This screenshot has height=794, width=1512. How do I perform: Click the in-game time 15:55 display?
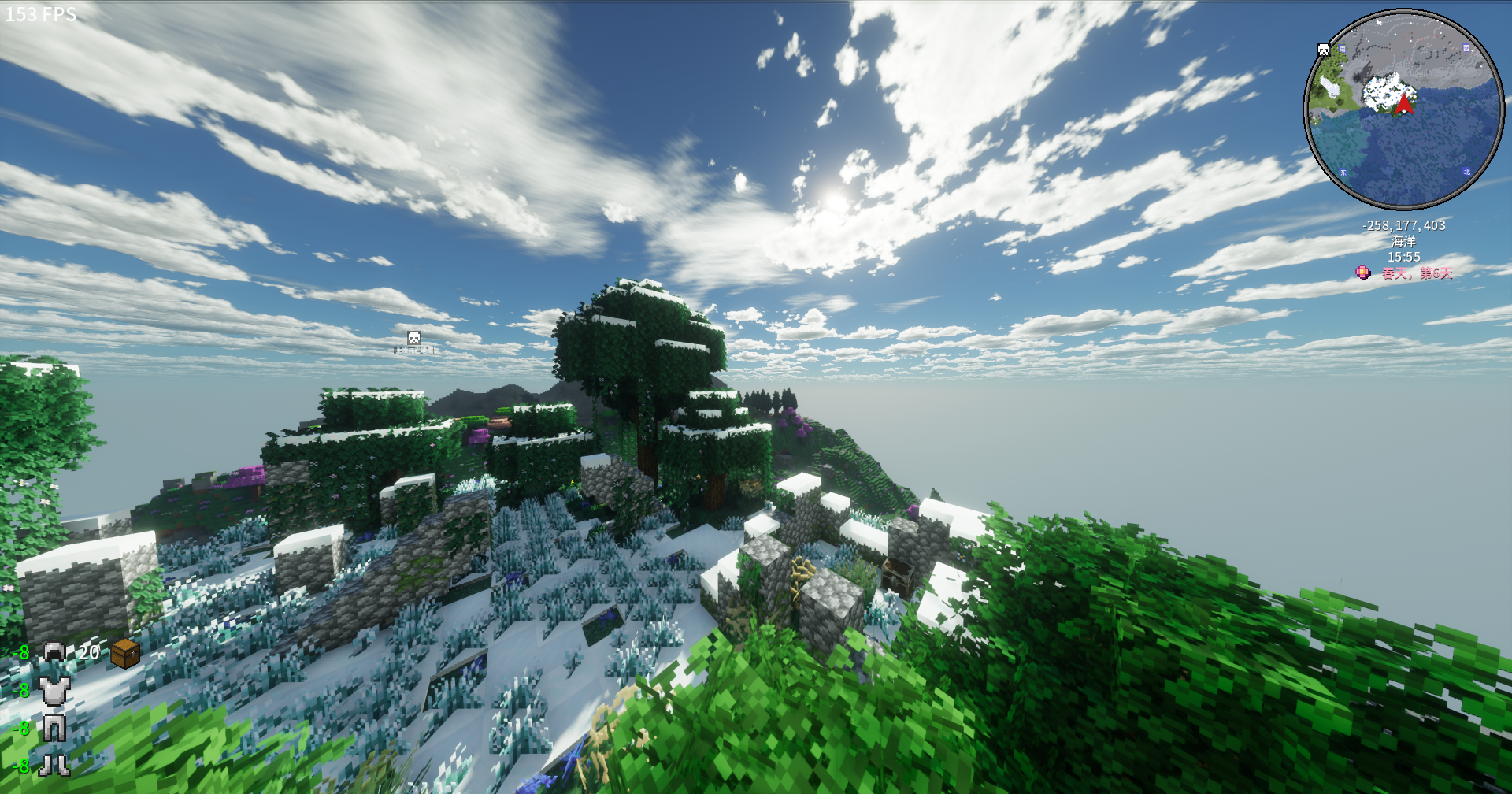click(x=1403, y=258)
